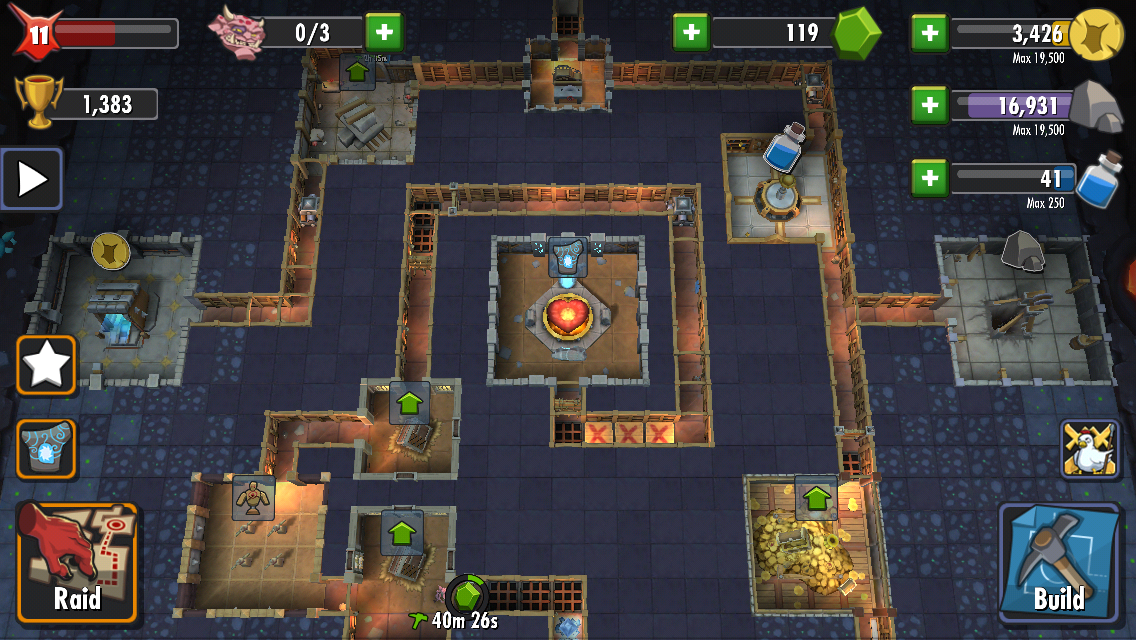Open the chicken crossed-swords button
Viewport: 1136px width, 640px height.
pyautogui.click(x=1089, y=449)
